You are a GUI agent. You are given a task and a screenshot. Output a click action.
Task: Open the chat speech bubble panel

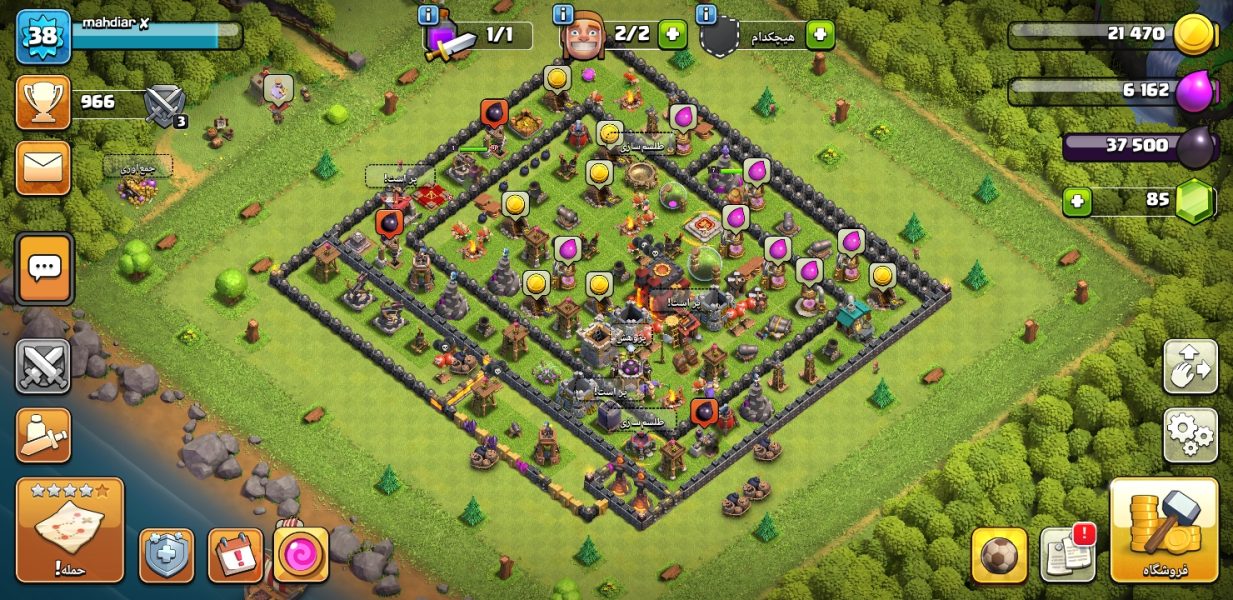click(x=44, y=268)
